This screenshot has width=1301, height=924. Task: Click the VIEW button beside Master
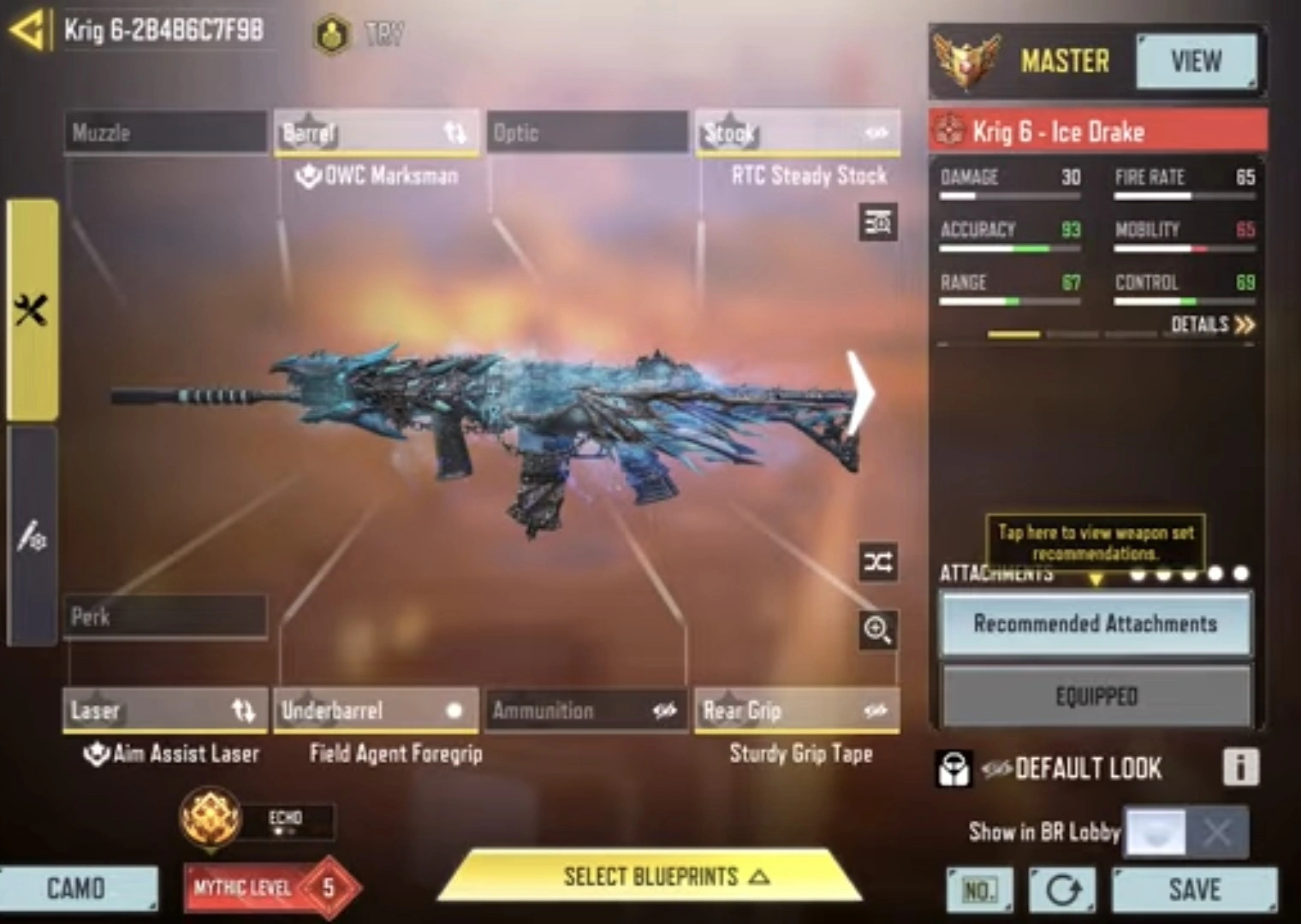1196,61
